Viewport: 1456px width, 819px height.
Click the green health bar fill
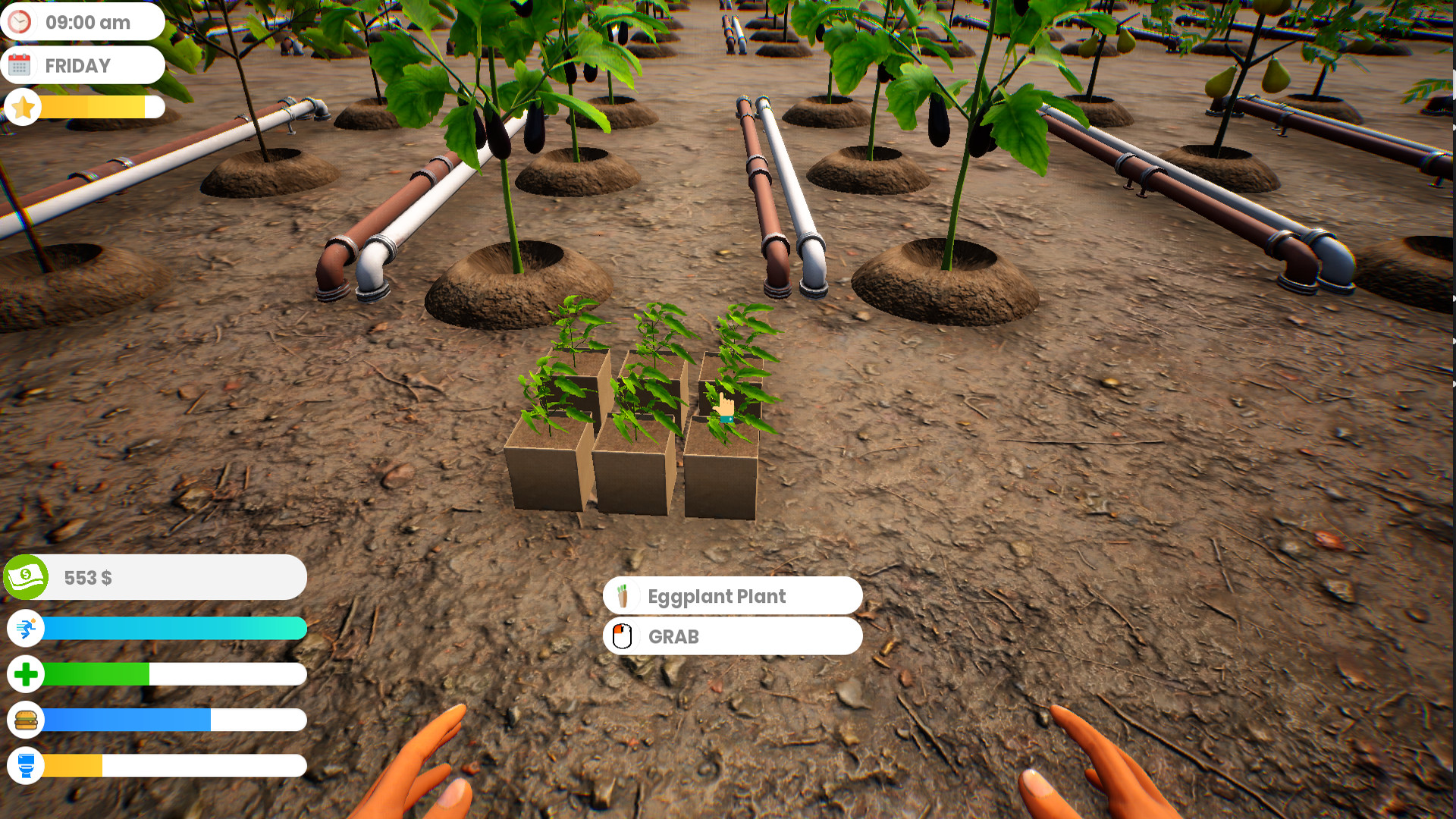click(x=95, y=673)
